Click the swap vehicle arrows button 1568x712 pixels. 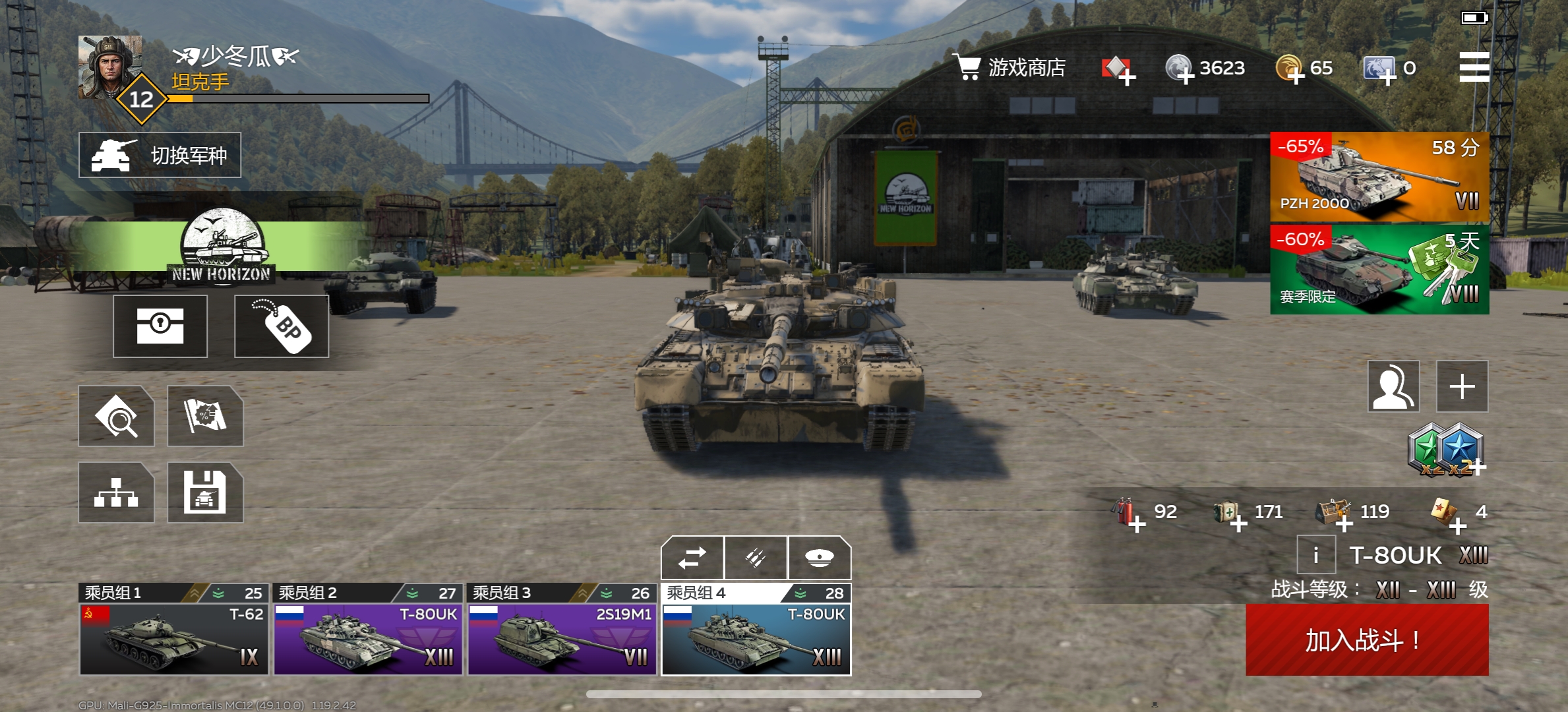[x=692, y=558]
